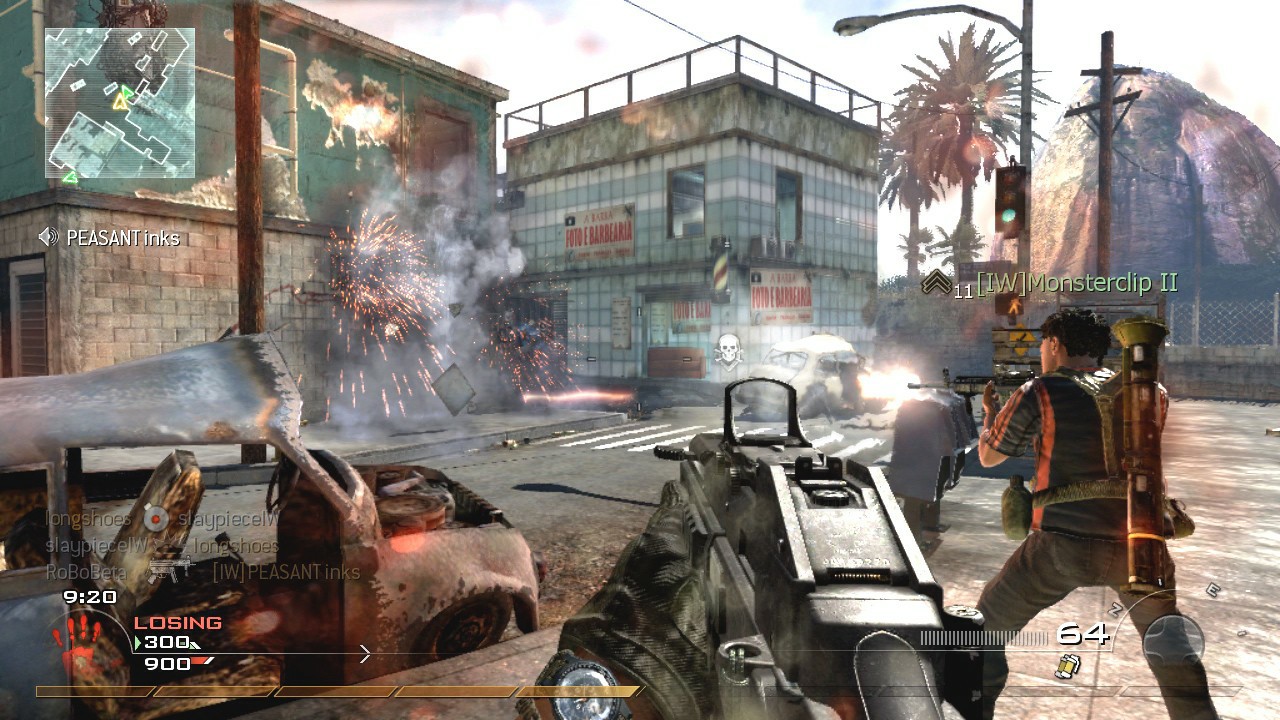The height and width of the screenshot is (720, 1280).
Task: Click the d-pad indicator on the compass
Action: (x=1174, y=640)
